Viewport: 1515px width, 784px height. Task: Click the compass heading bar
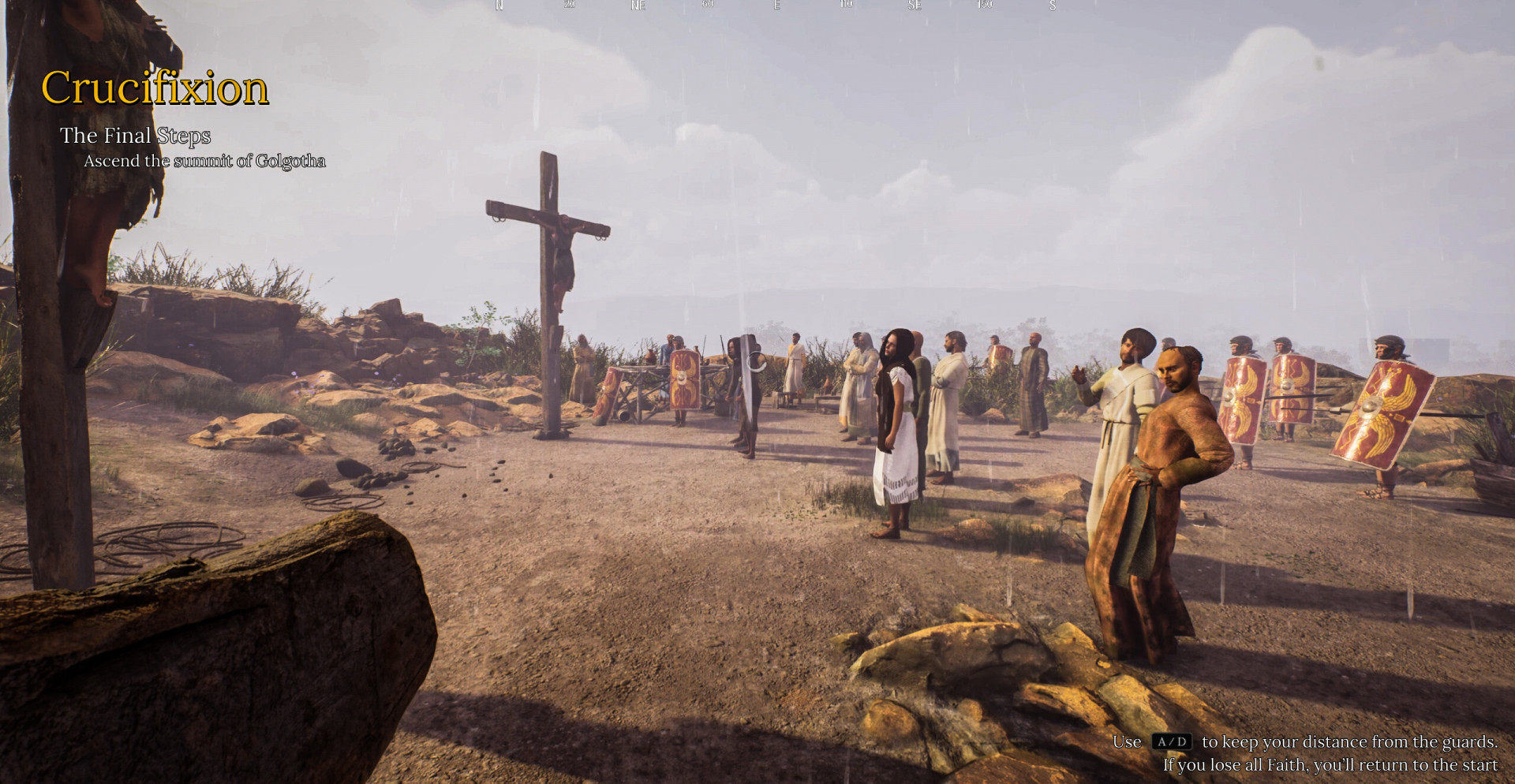(775, 6)
